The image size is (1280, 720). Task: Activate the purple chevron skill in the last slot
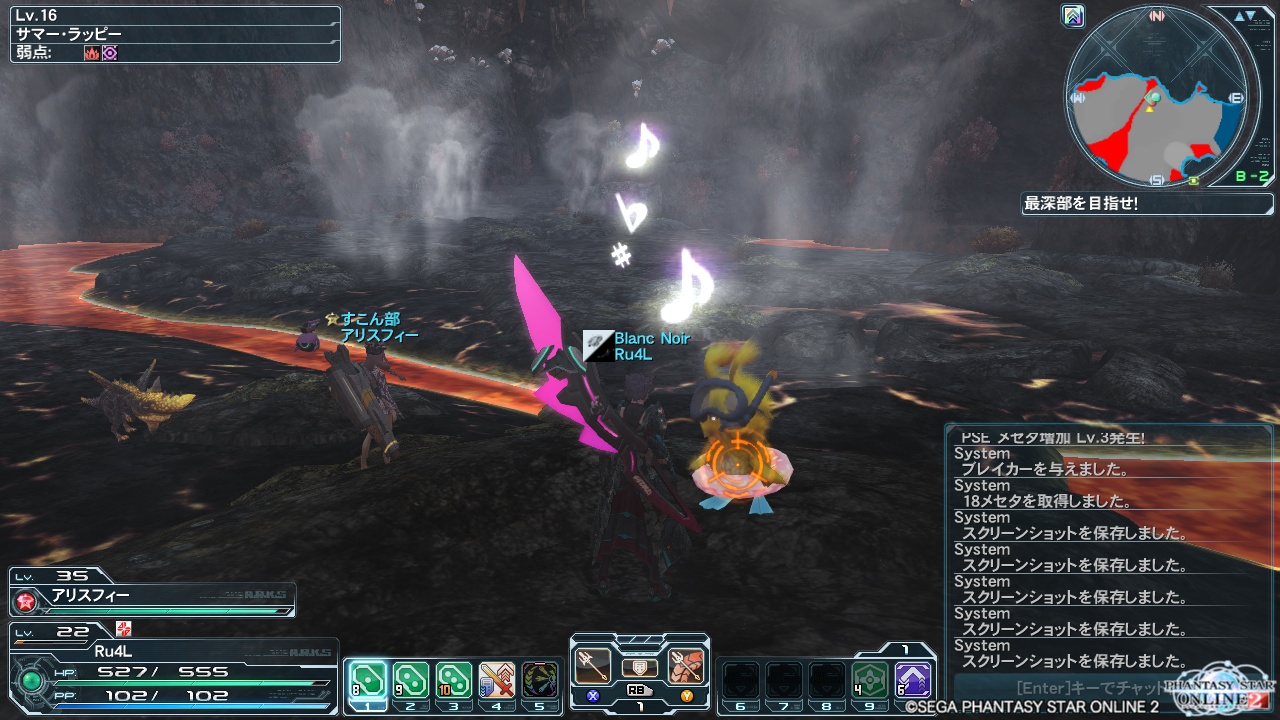coord(912,680)
